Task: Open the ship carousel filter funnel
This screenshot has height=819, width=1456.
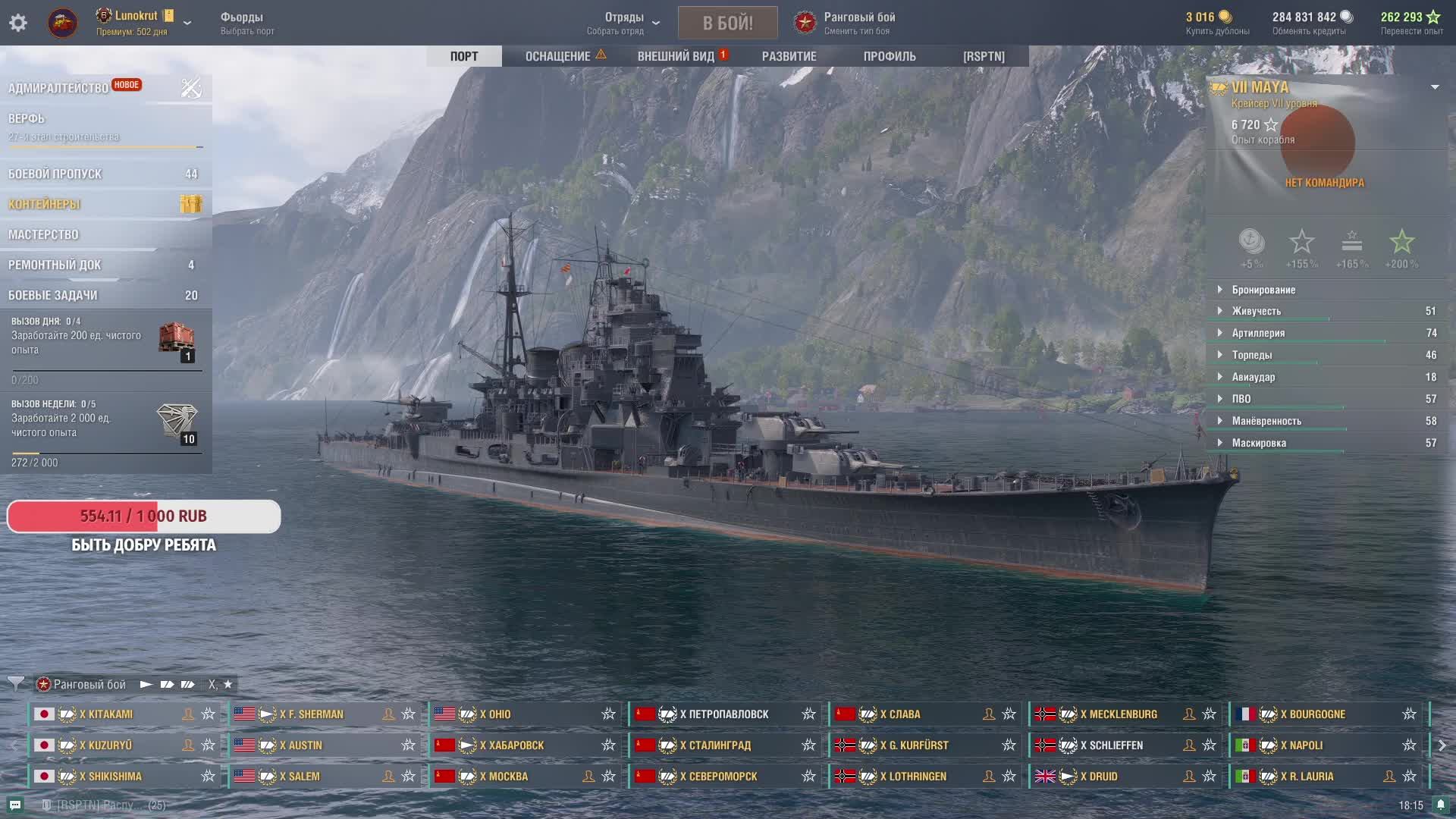Action: coord(16,684)
